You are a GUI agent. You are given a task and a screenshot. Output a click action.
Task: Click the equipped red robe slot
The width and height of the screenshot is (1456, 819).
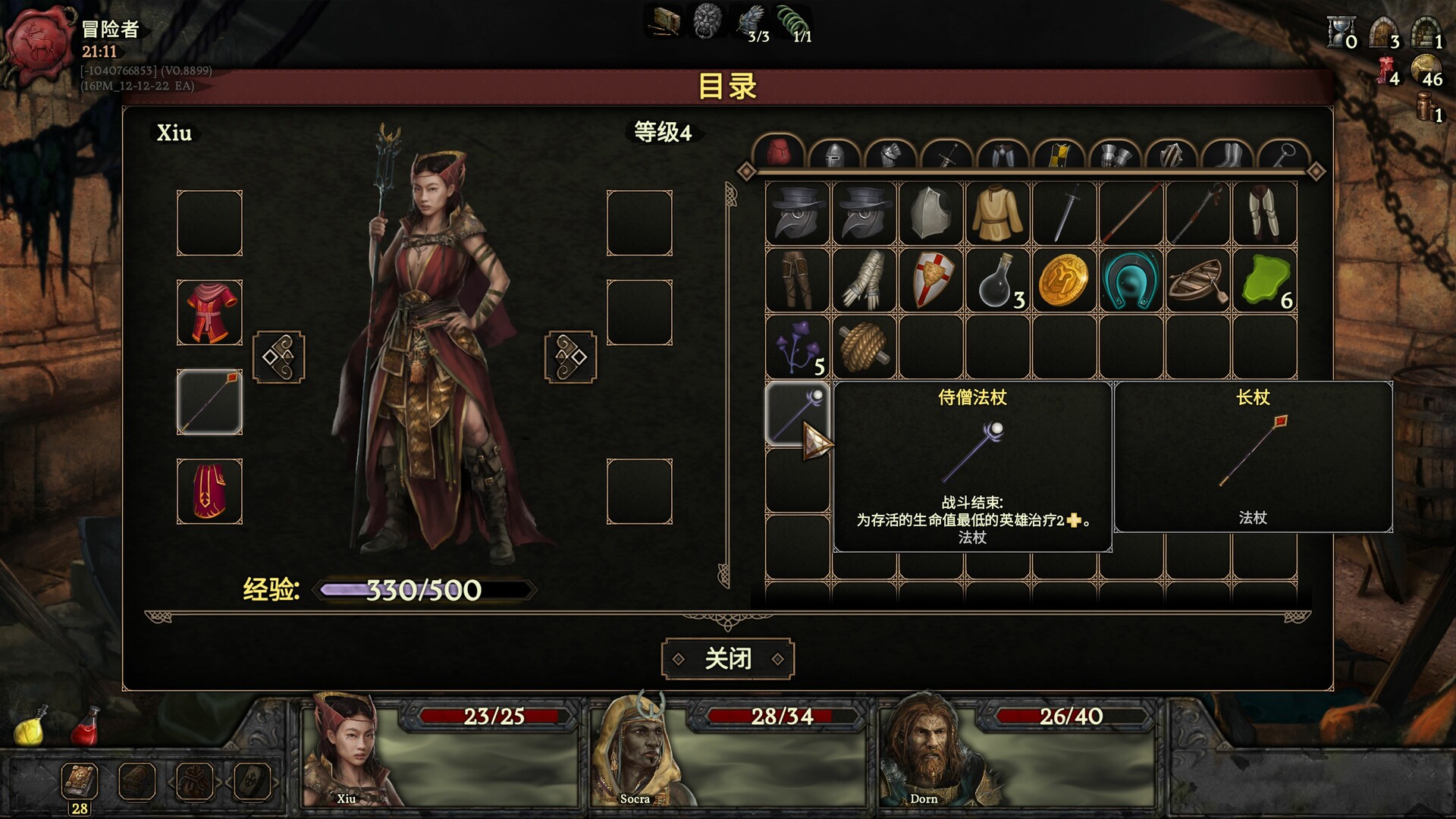click(x=209, y=312)
